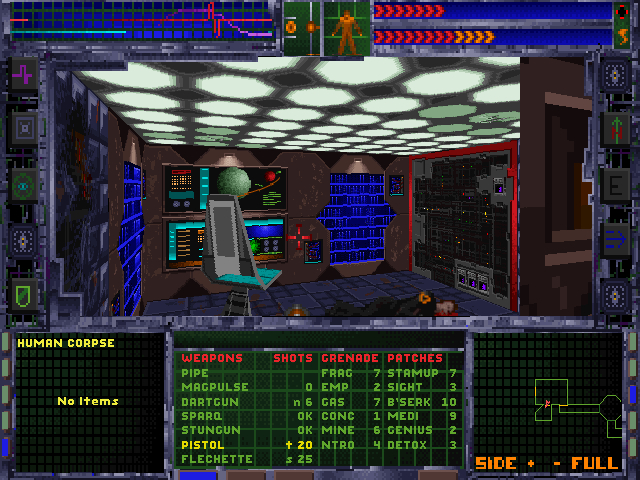Equip the Dartgun from the weapons list

pyautogui.click(x=205, y=401)
